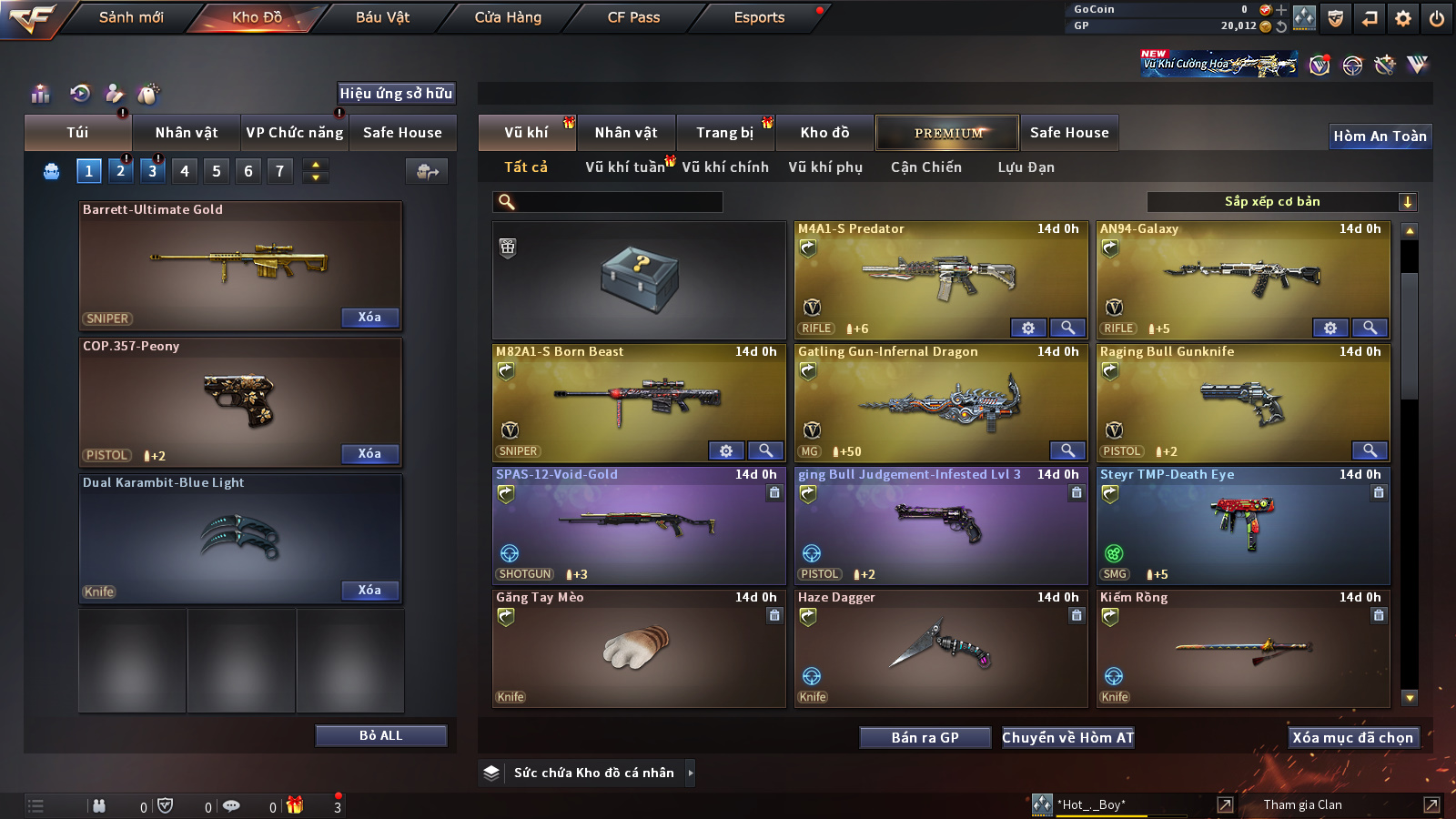Screen dimensions: 1456x819
Task: Select bag slot number 4
Action: coord(185,171)
